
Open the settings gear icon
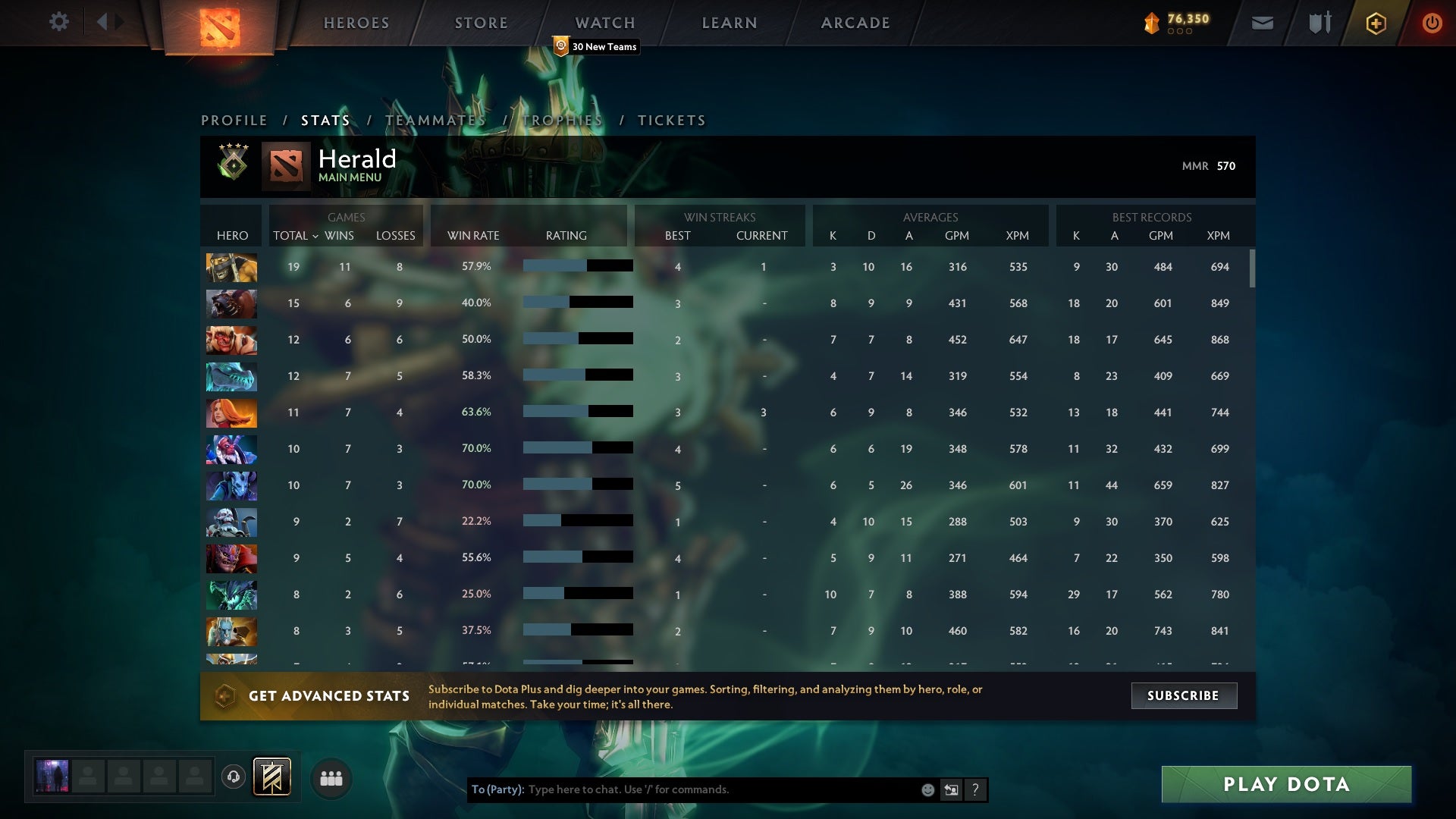(59, 22)
